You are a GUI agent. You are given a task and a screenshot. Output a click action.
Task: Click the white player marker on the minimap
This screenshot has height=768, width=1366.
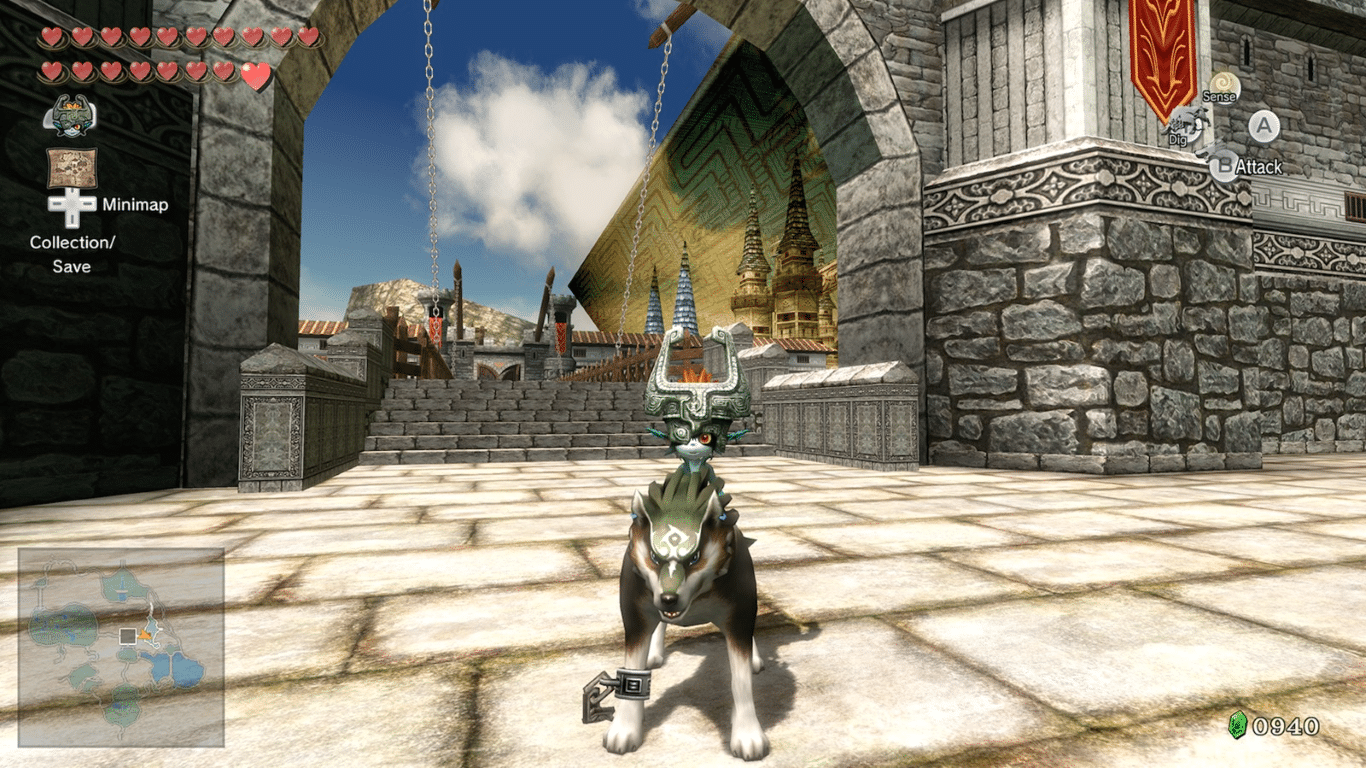pyautogui.click(x=128, y=636)
